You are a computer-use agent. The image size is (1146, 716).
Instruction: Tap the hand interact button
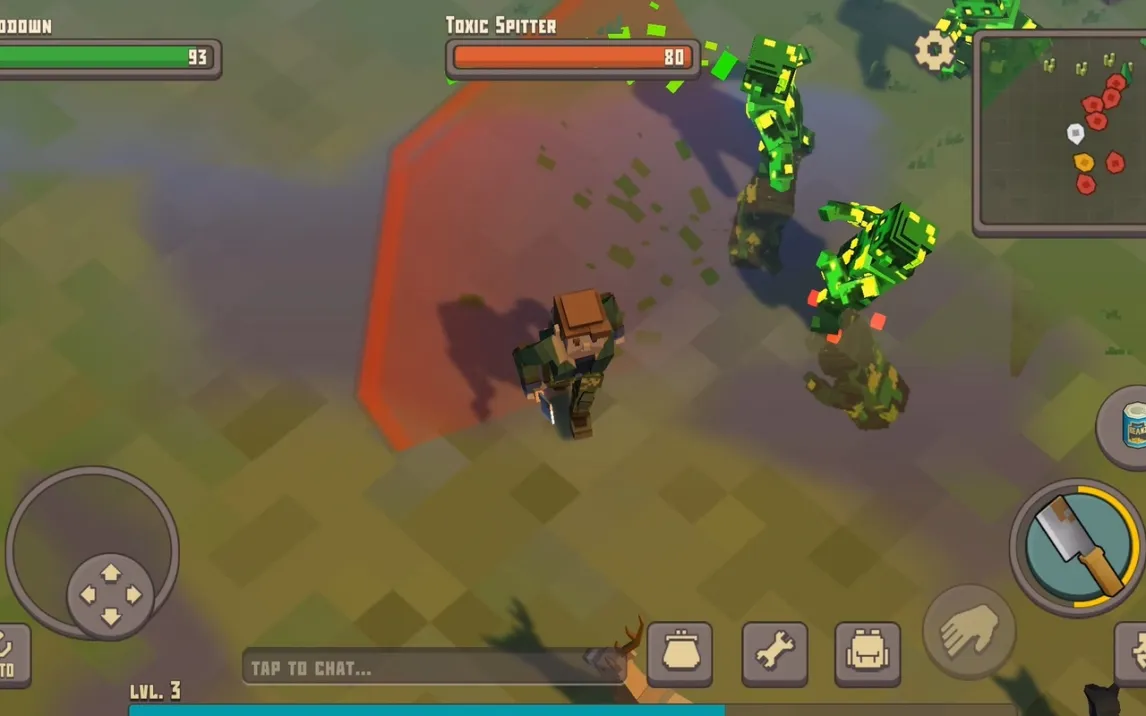968,631
